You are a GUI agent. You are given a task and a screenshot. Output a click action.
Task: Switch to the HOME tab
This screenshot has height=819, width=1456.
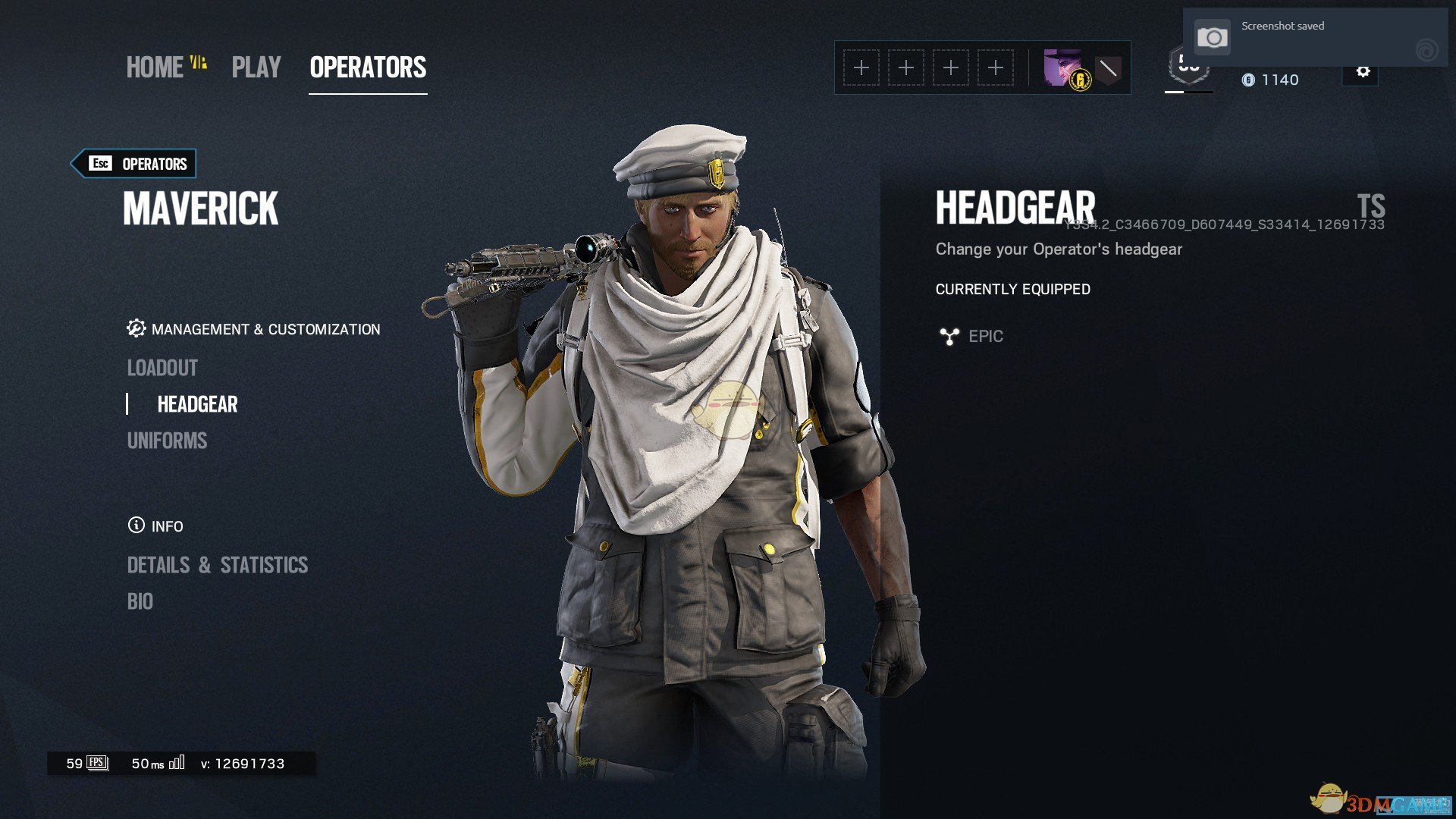point(155,67)
